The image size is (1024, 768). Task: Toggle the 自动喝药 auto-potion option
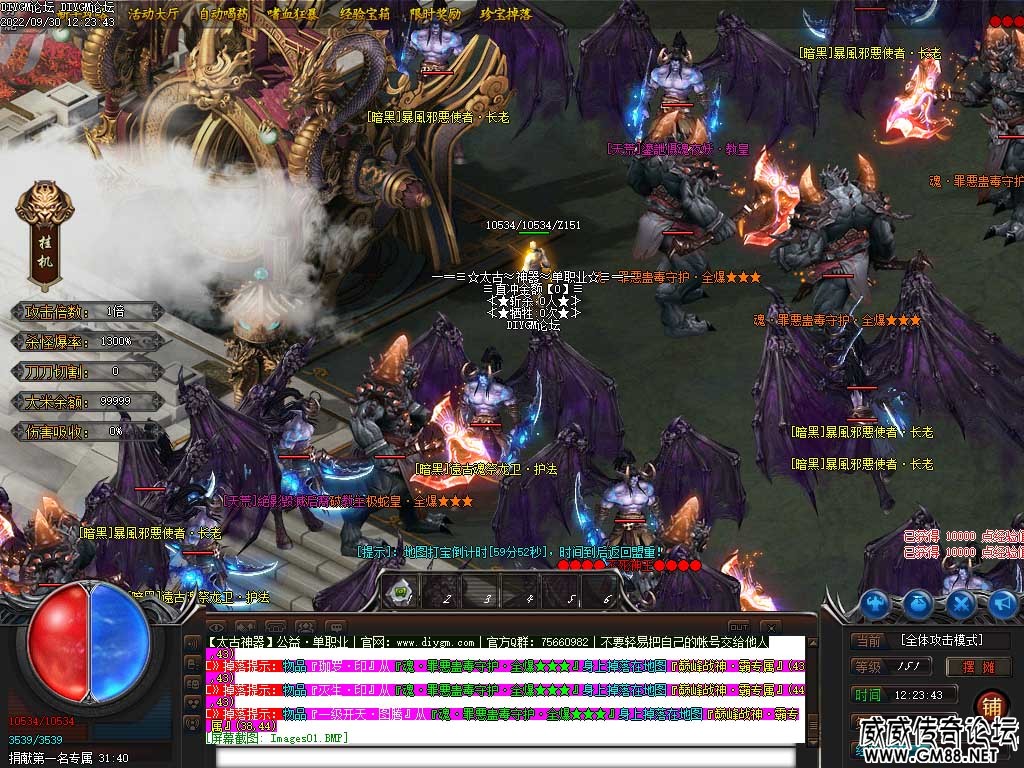(224, 14)
